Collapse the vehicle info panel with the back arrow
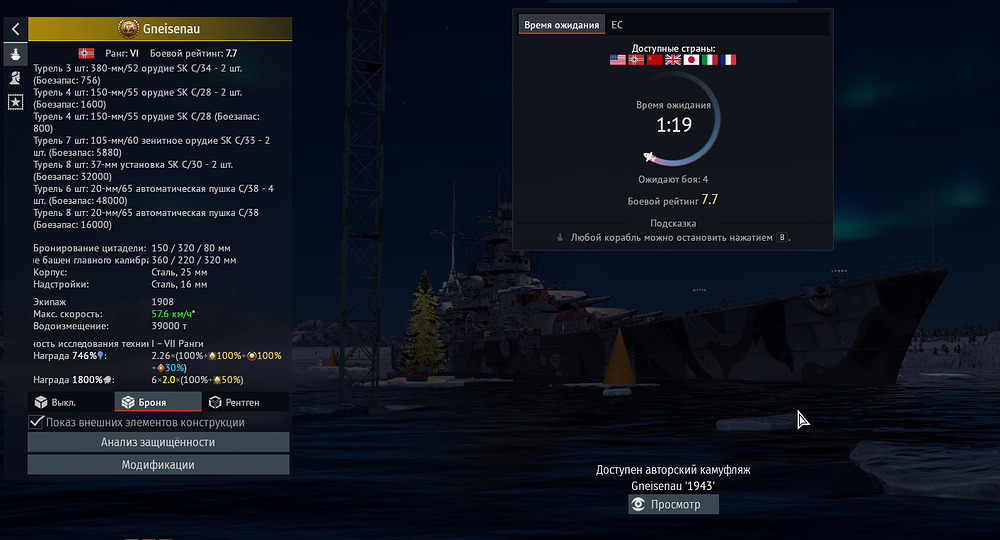Viewport: 1000px width, 540px height. point(16,29)
